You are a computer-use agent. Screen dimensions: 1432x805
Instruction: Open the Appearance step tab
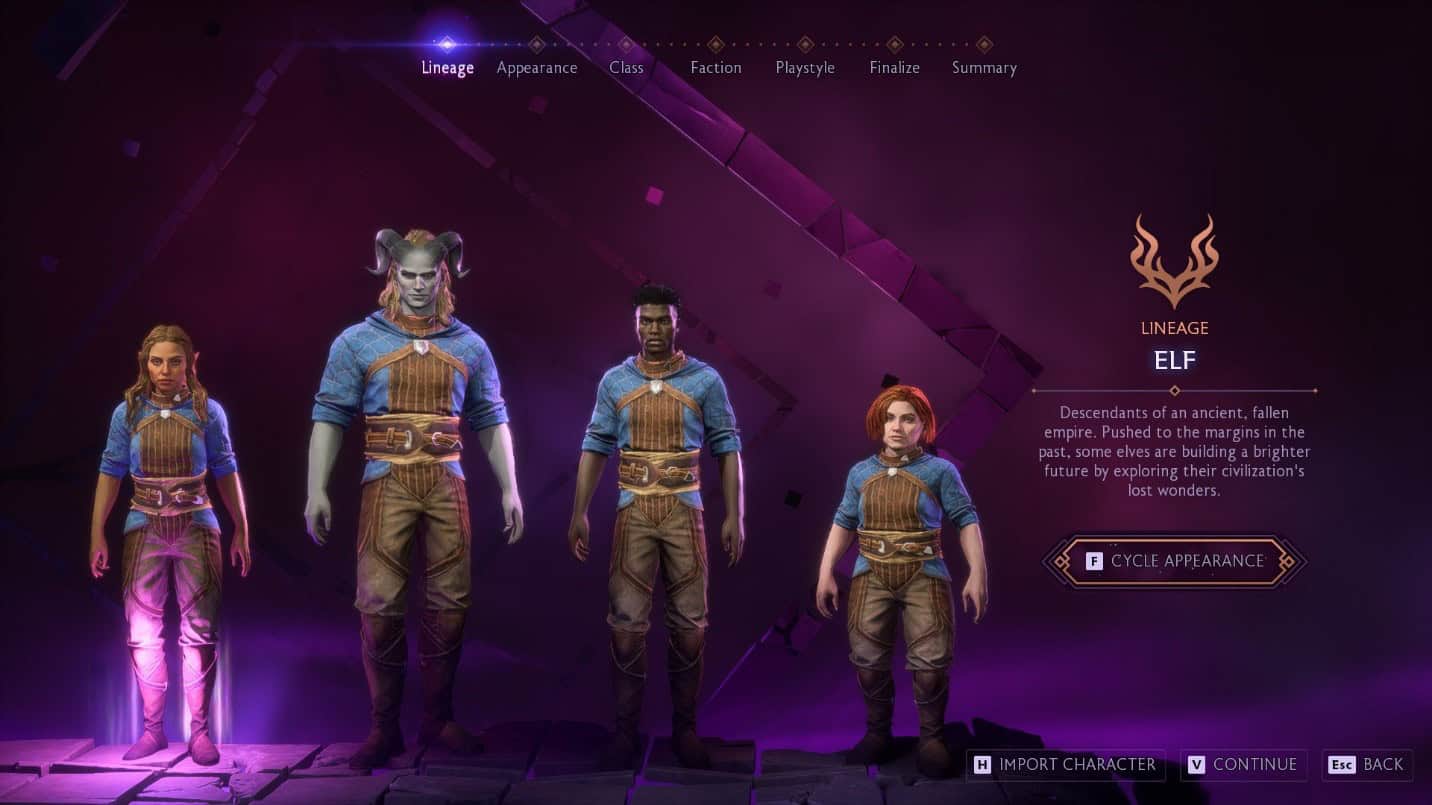(537, 67)
